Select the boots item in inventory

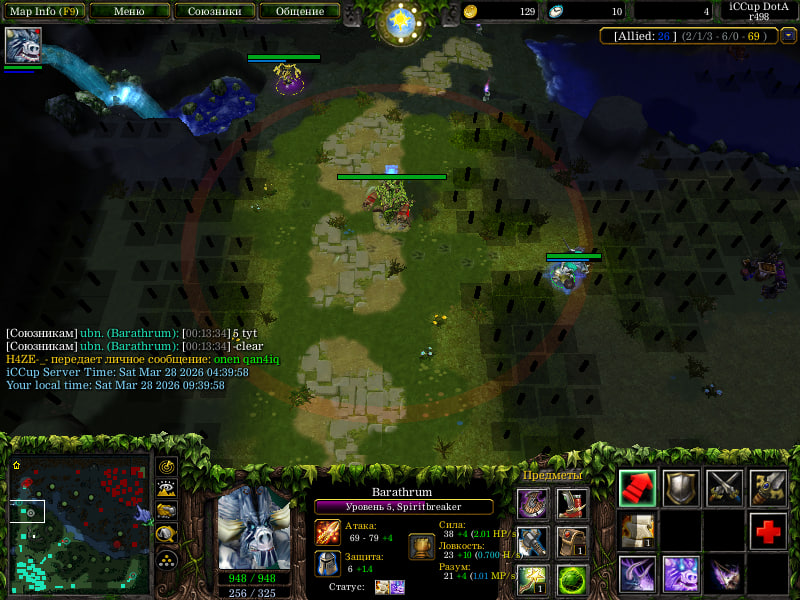572,505
